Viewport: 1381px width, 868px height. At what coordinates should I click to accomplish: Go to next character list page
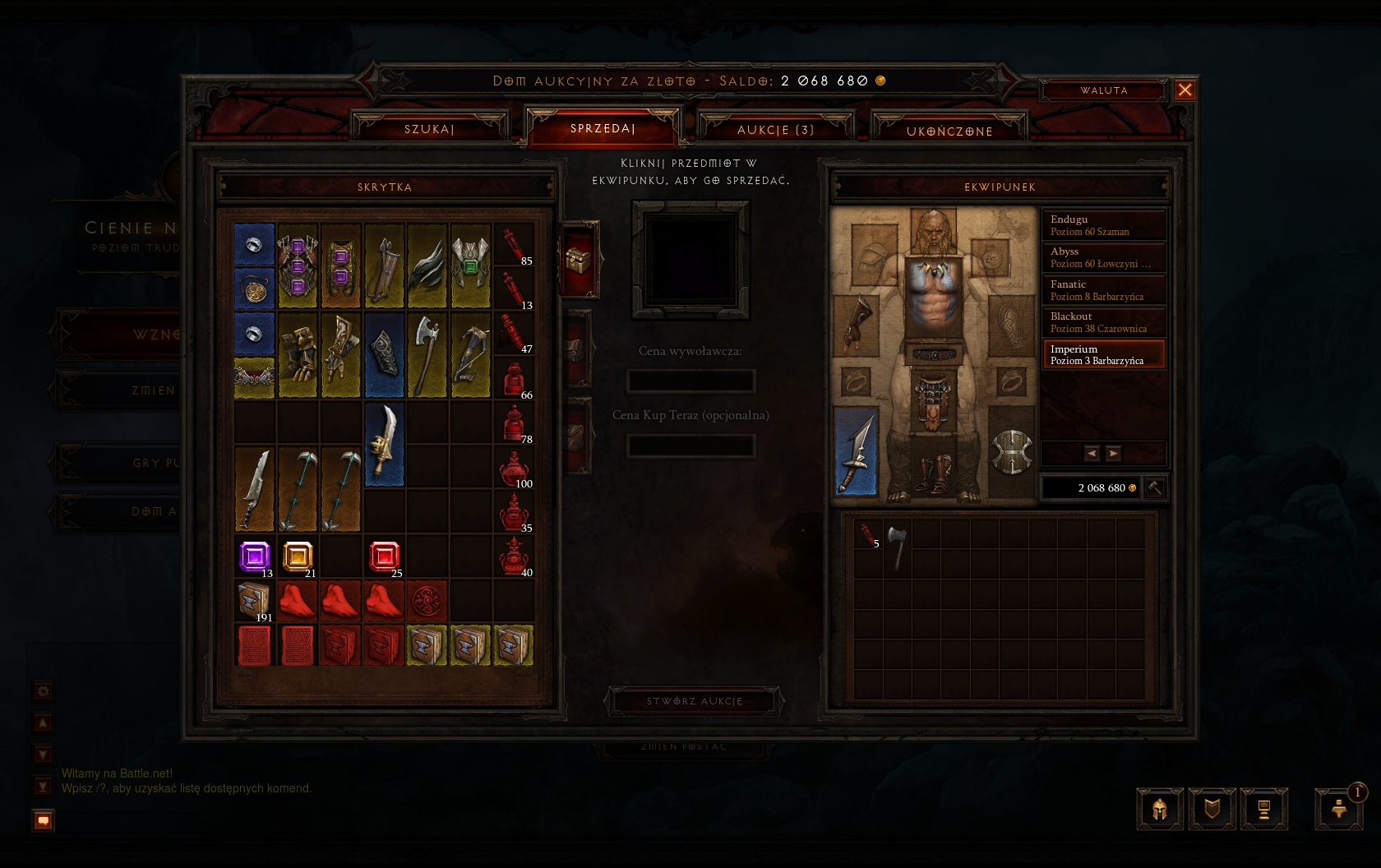(1113, 453)
